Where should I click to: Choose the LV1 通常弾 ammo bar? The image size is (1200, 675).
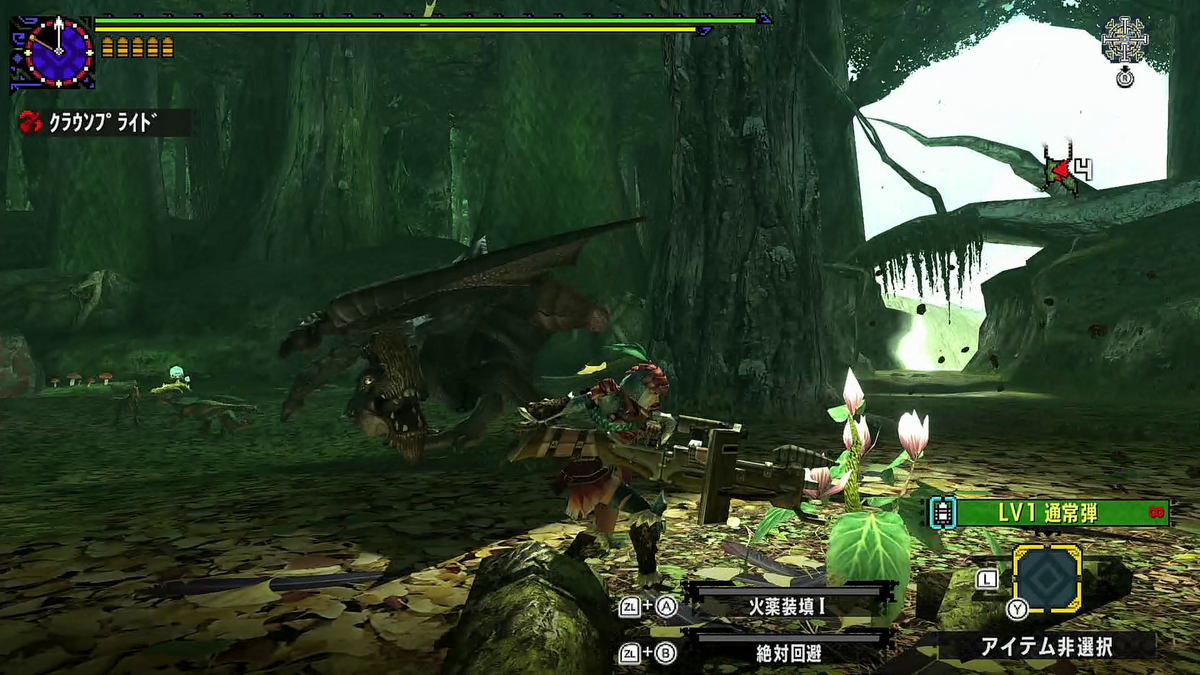click(x=1061, y=512)
